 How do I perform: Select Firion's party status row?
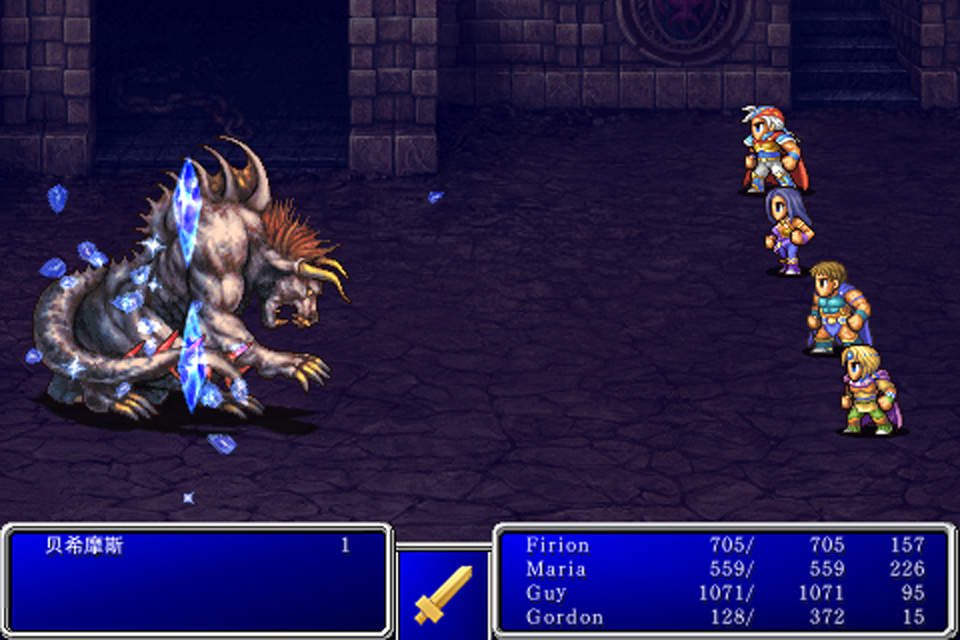click(722, 546)
